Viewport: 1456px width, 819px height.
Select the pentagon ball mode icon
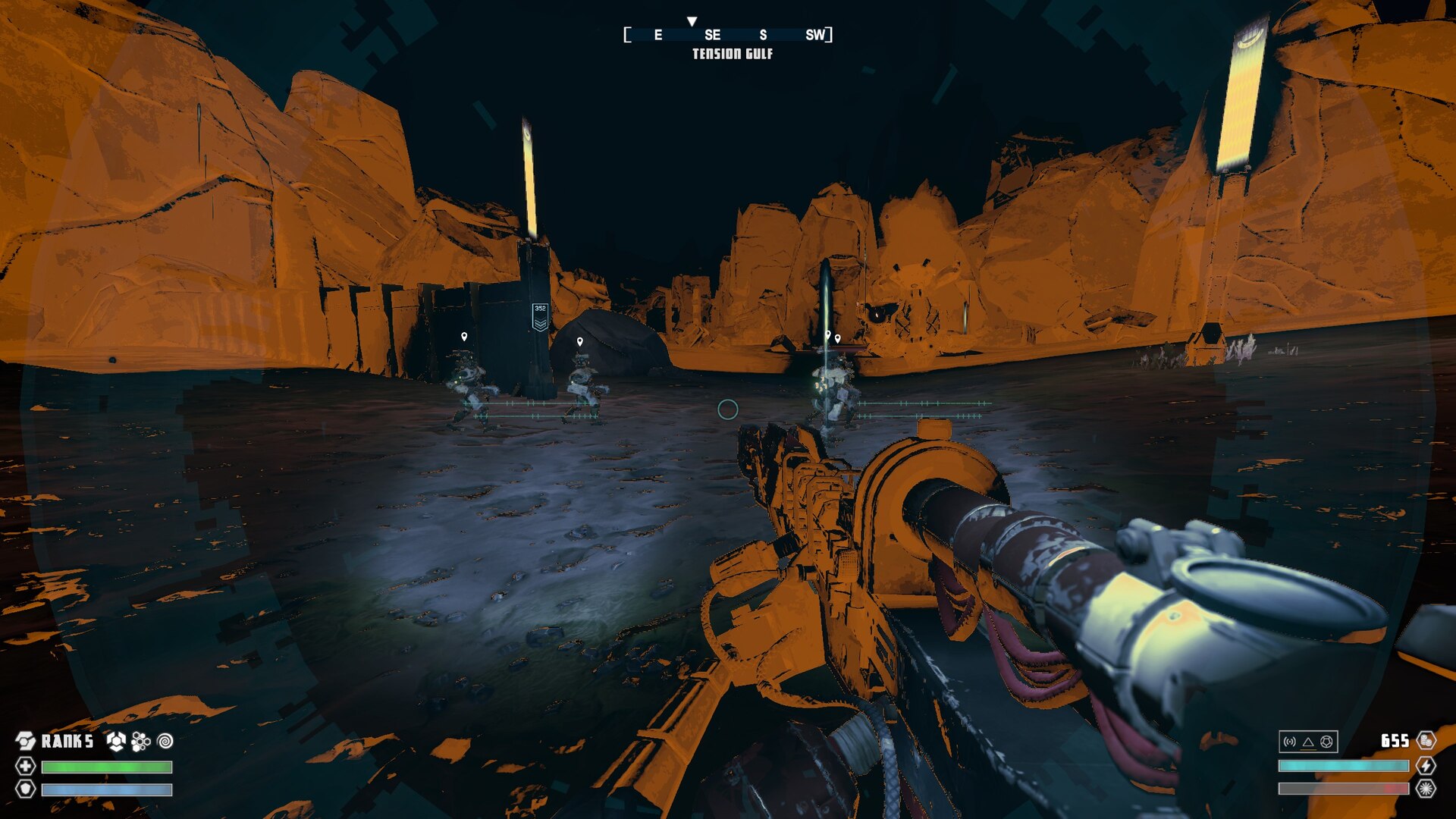1326,742
